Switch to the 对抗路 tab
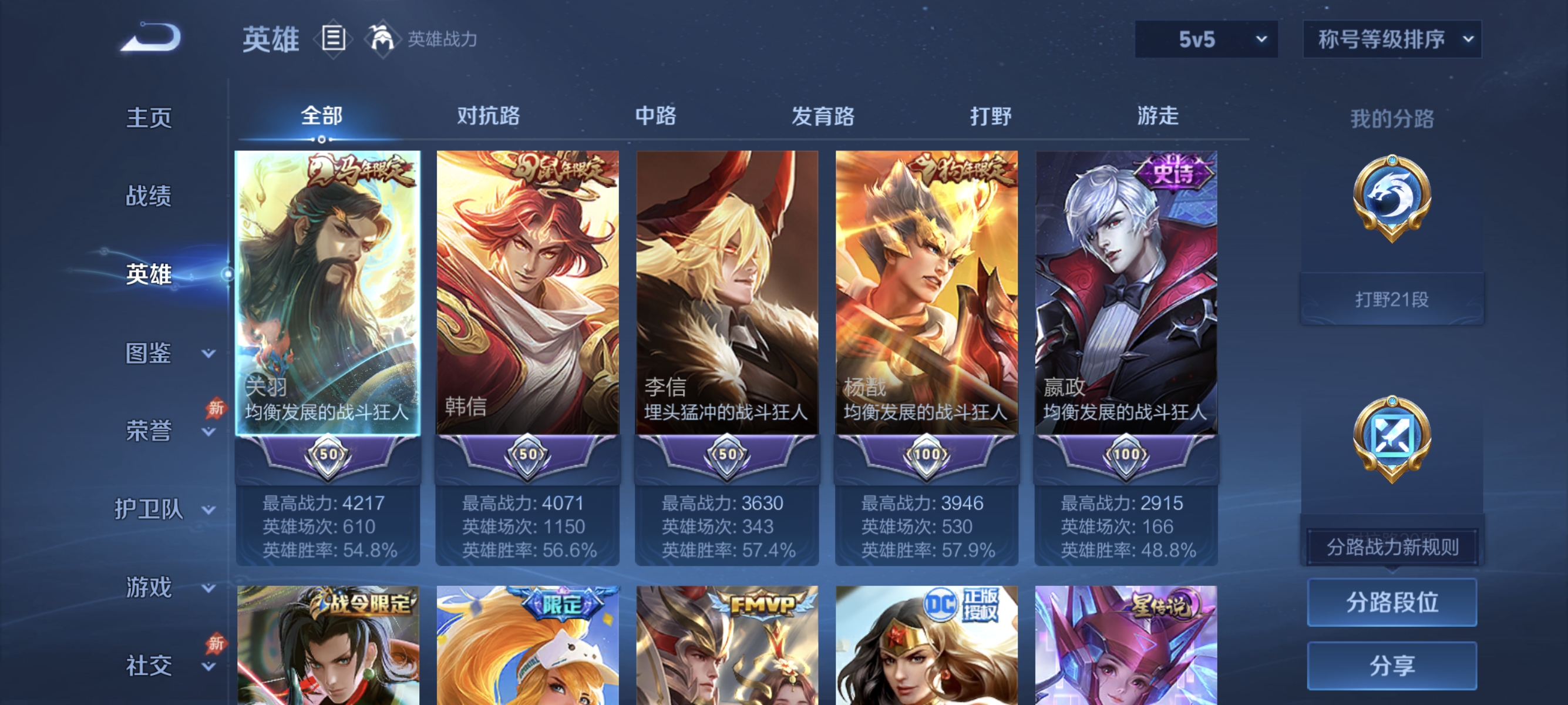1568x705 pixels. (489, 116)
